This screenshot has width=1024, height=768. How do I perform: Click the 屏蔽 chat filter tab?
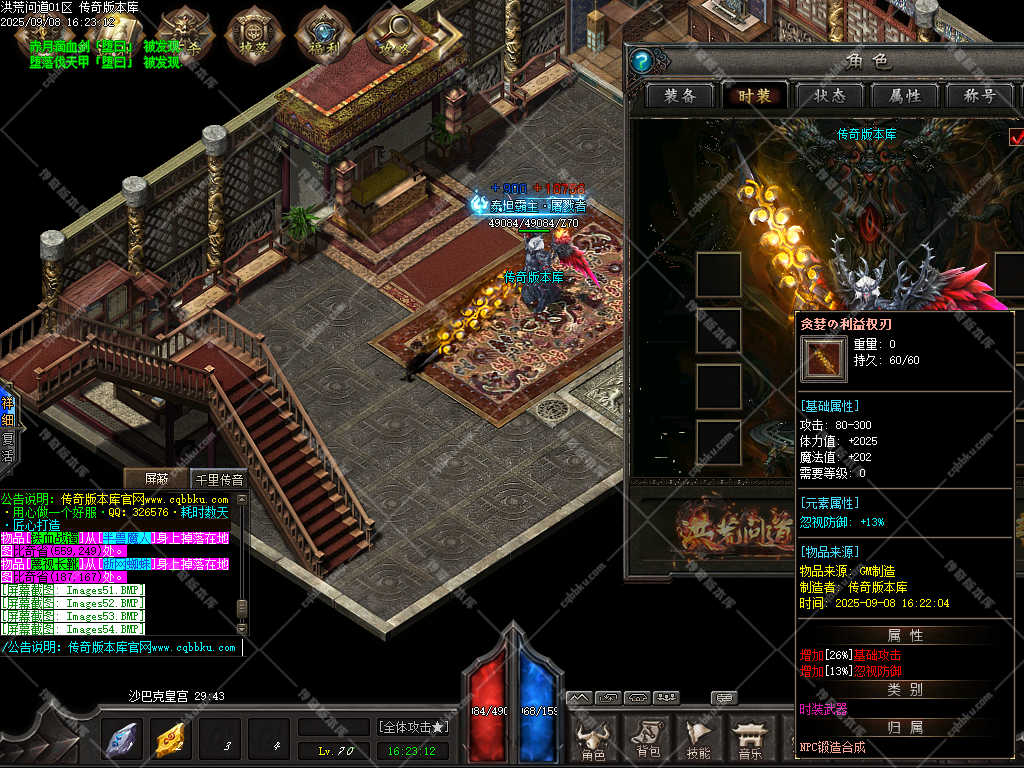click(x=155, y=479)
